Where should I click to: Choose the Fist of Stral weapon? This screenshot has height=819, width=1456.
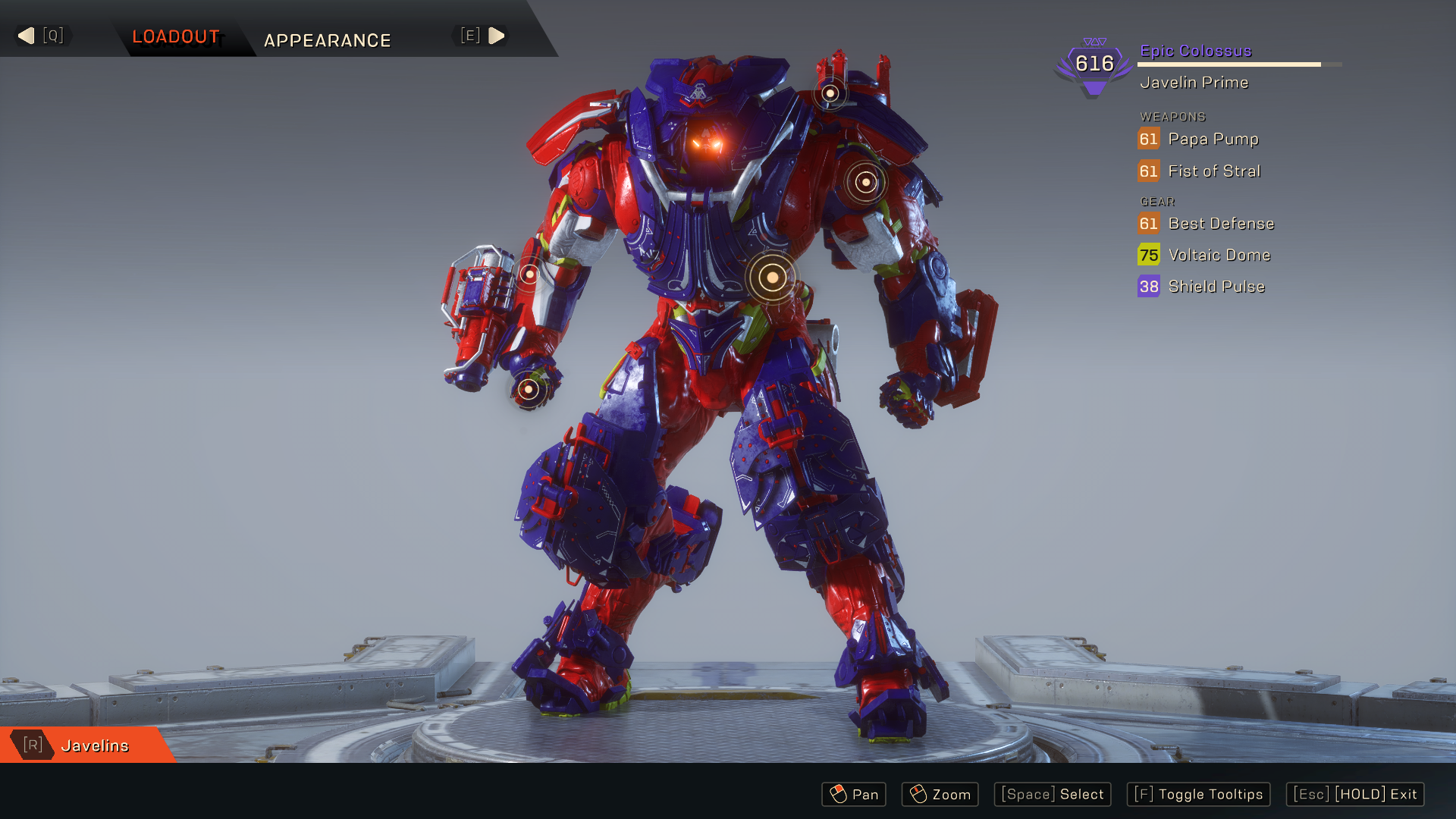pyautogui.click(x=1213, y=171)
